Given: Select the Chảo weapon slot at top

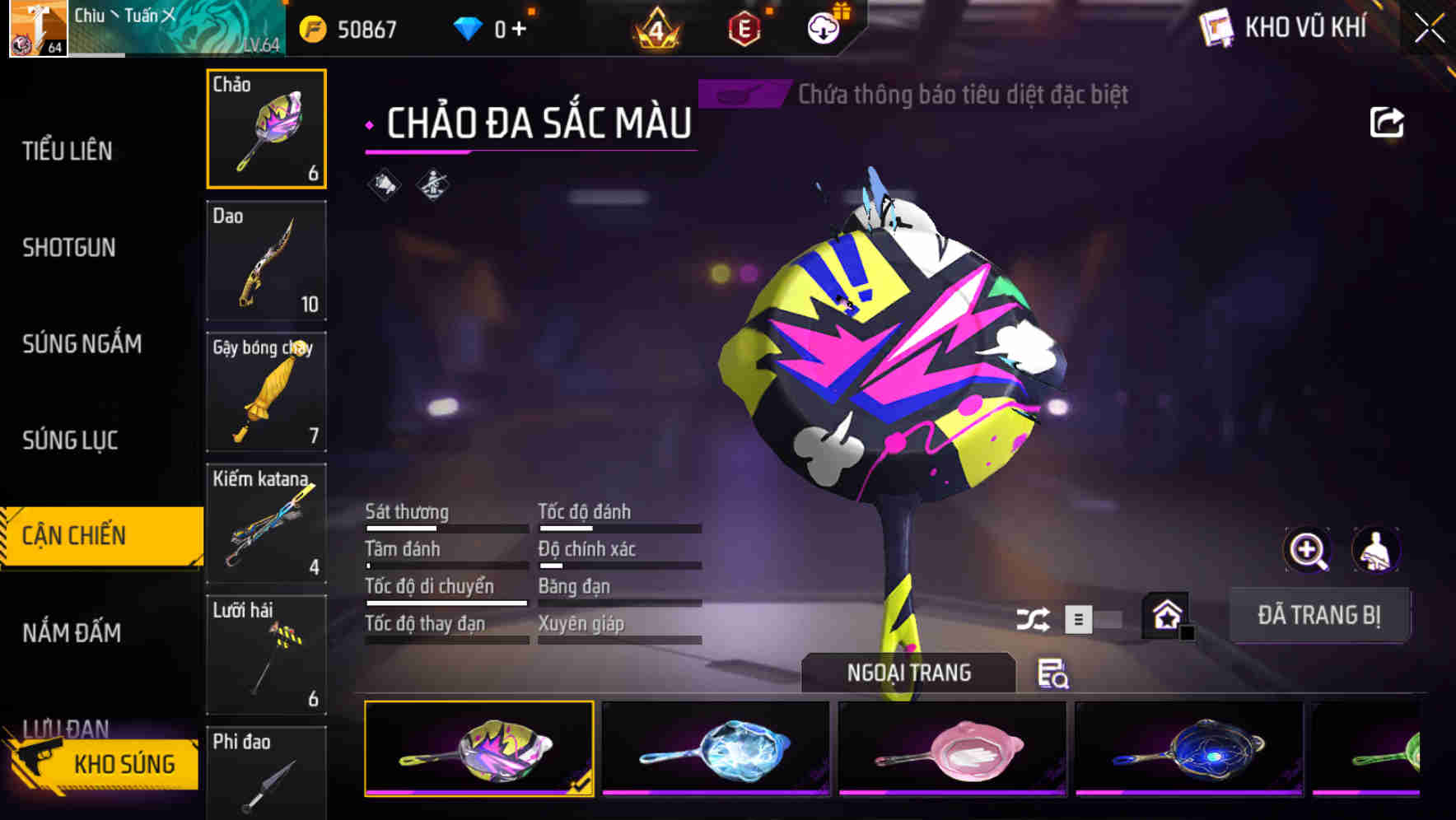Looking at the screenshot, I should (266, 128).
